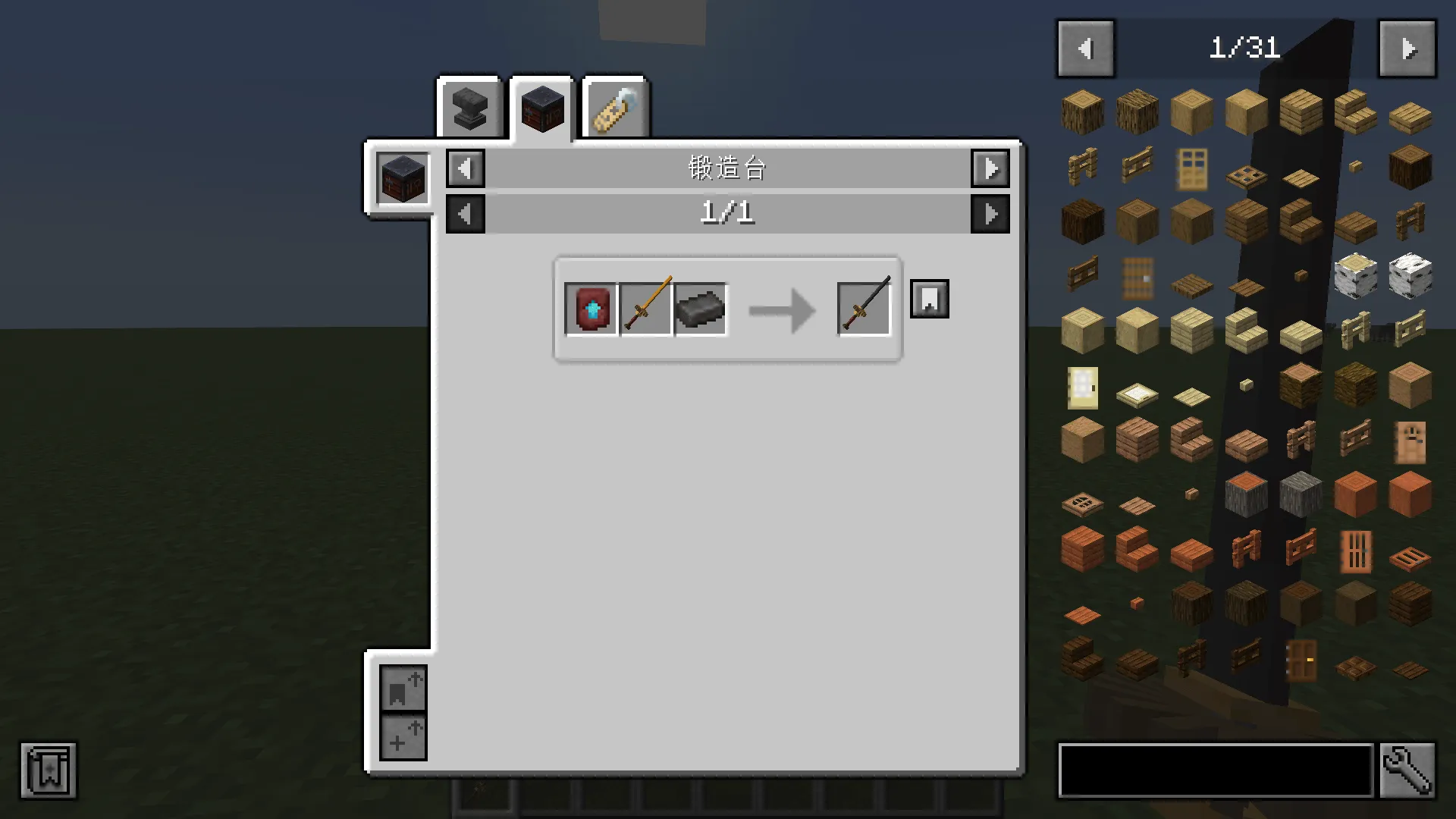
Task: Advance to the next recipe category
Action: pyautogui.click(x=990, y=168)
